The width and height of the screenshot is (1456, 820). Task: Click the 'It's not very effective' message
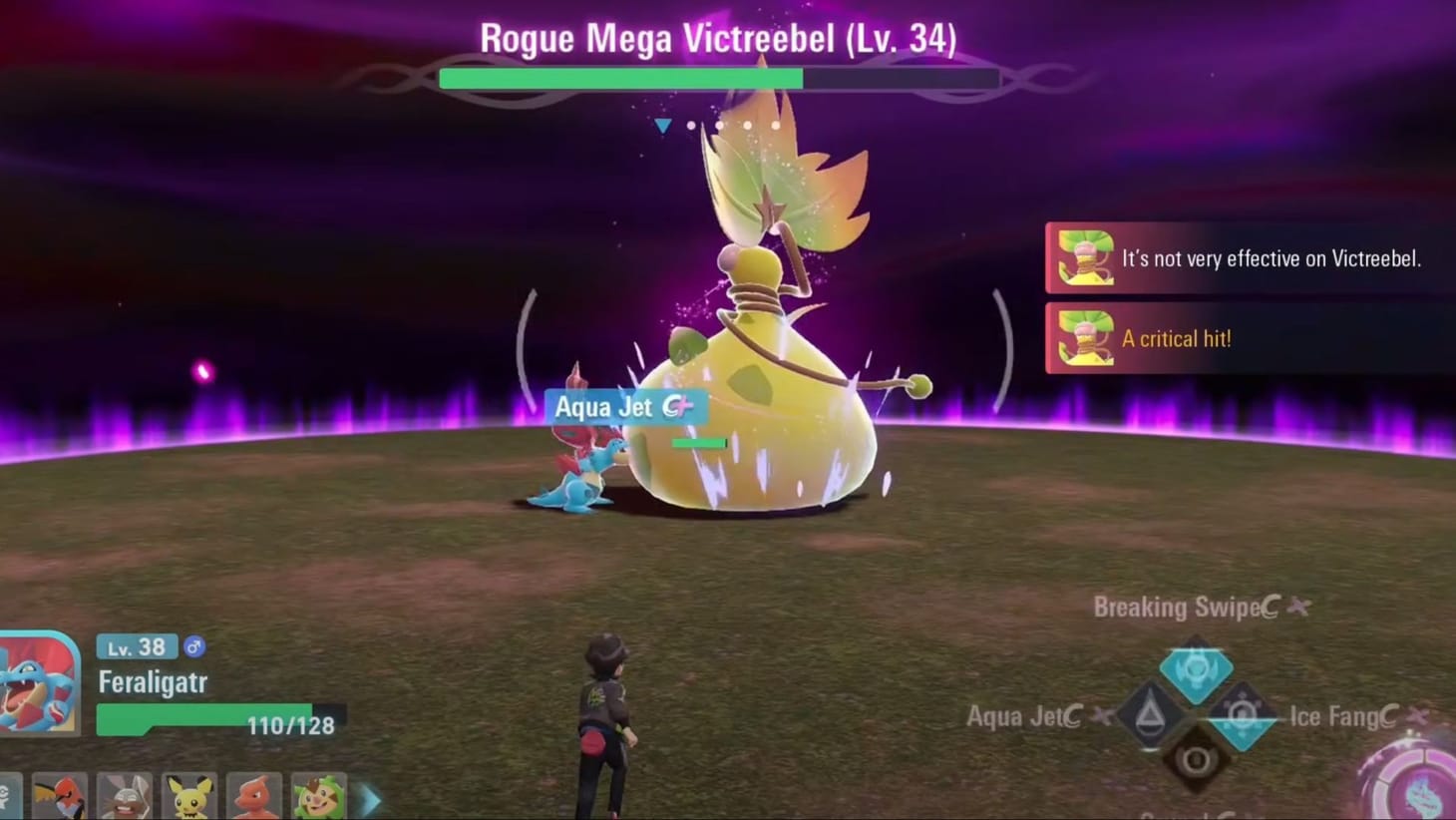coord(1274,258)
